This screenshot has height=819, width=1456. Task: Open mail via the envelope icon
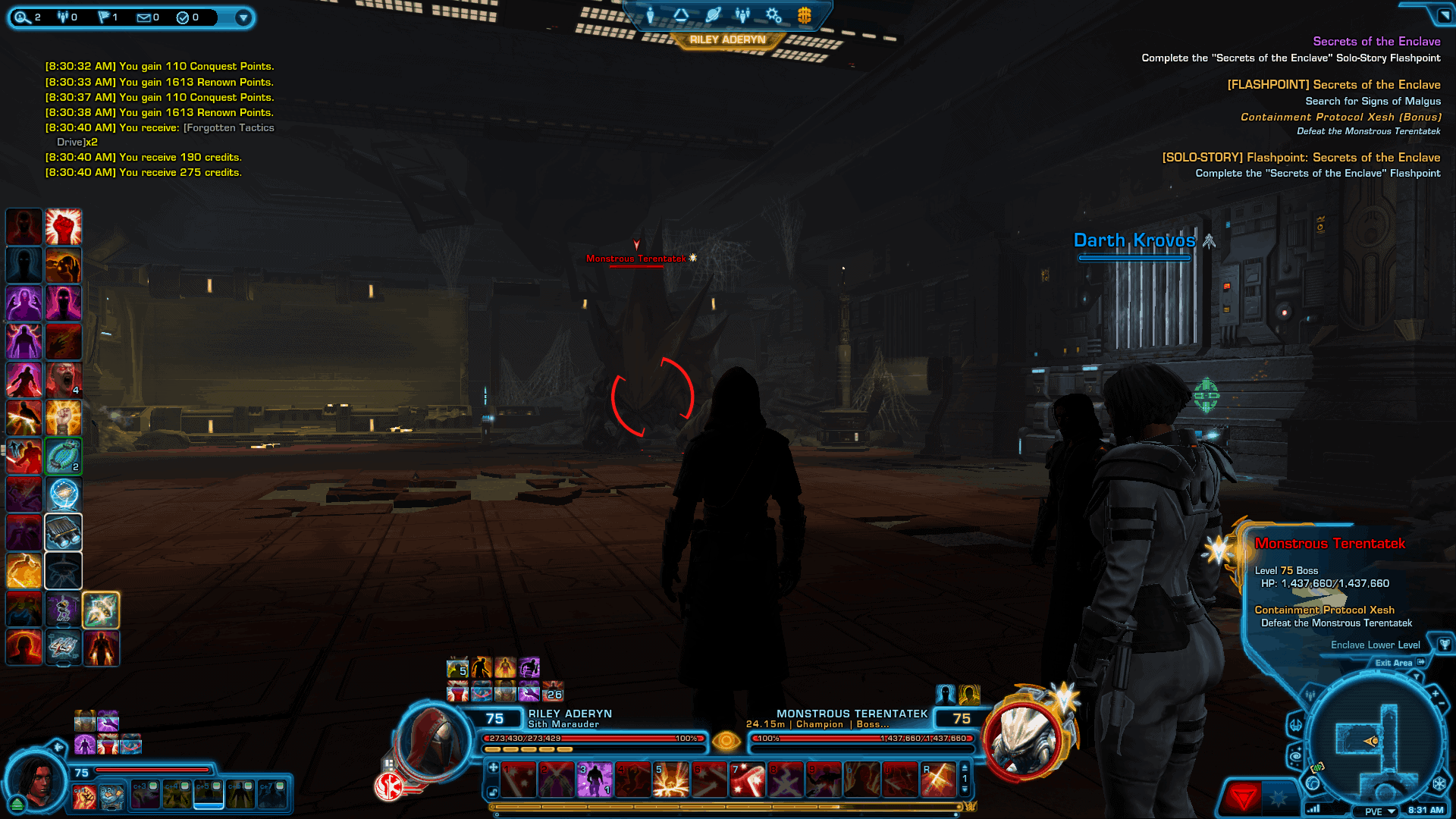(143, 17)
